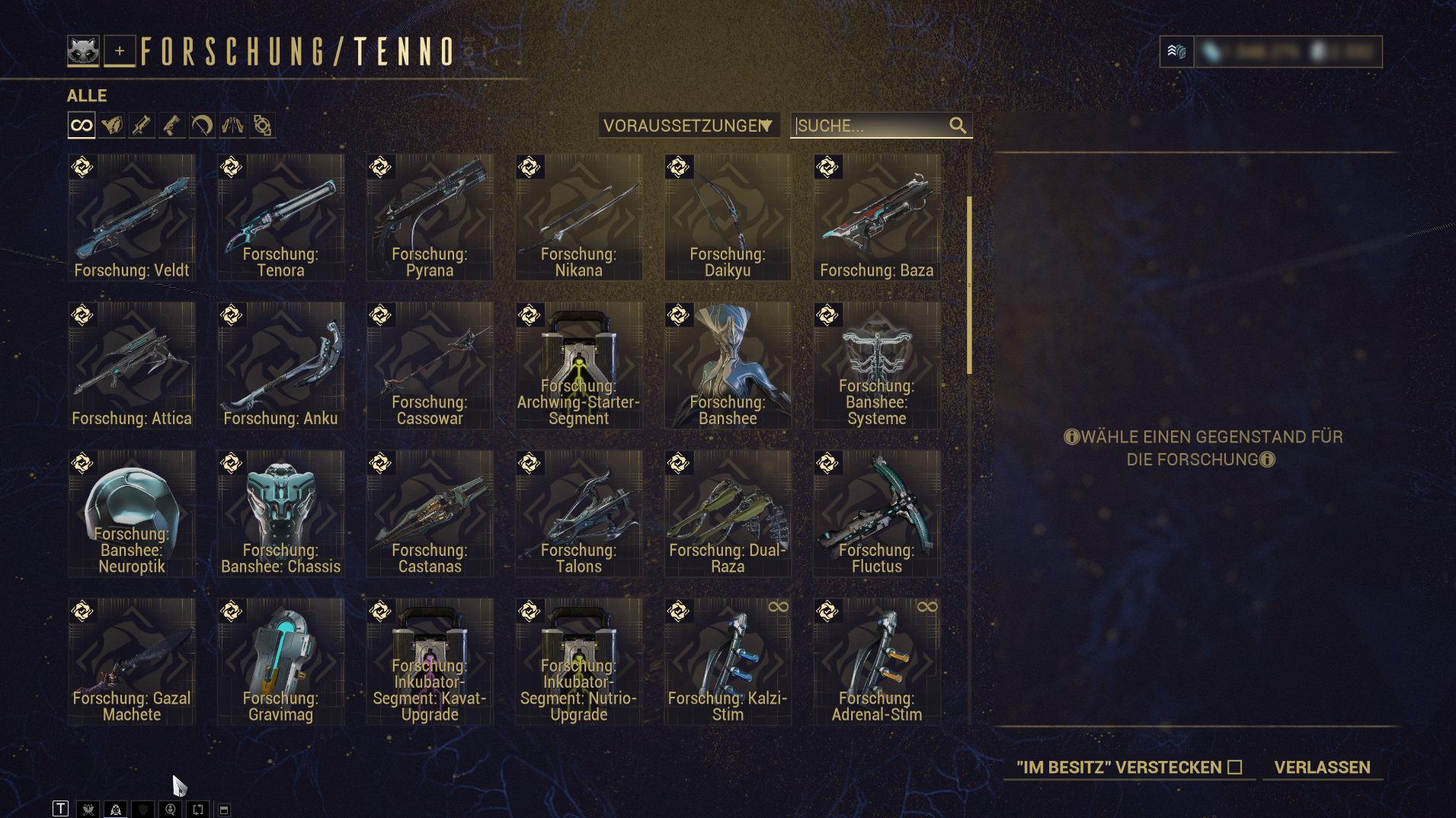Screen dimensions: 1456x818
Task: Click into the Suche search field
Action: pos(869,126)
